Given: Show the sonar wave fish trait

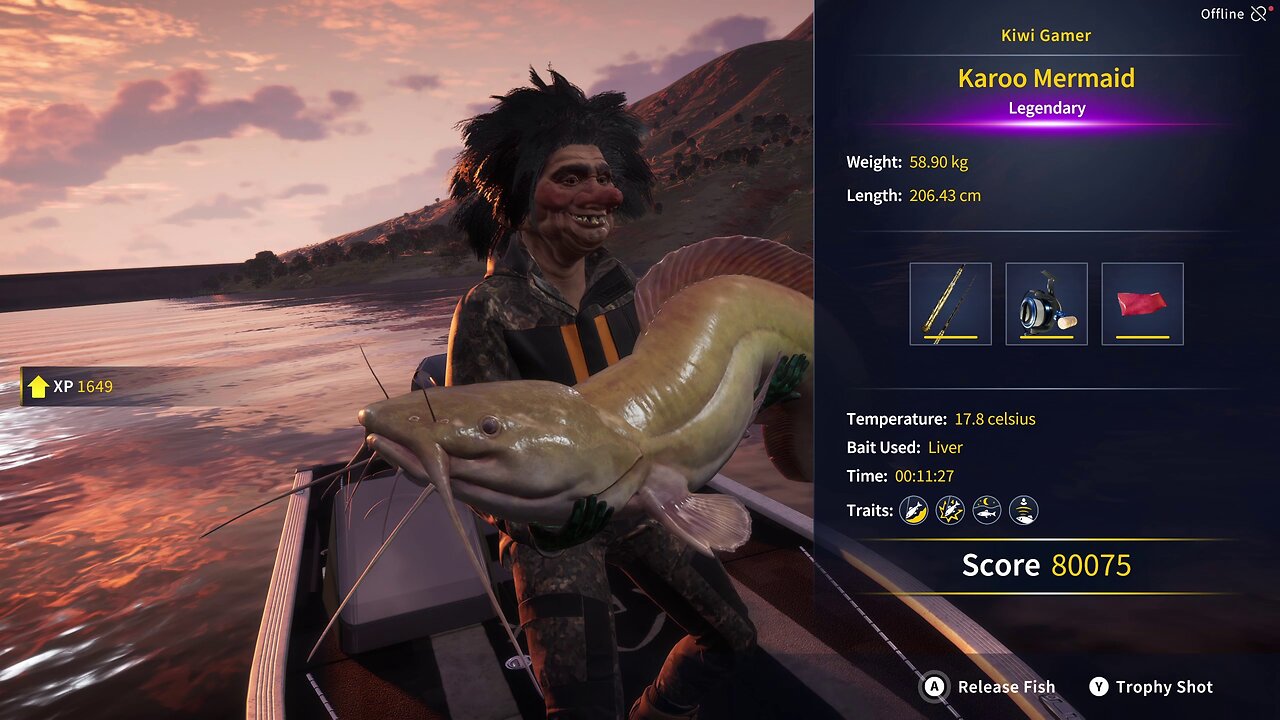Looking at the screenshot, I should [1023, 511].
